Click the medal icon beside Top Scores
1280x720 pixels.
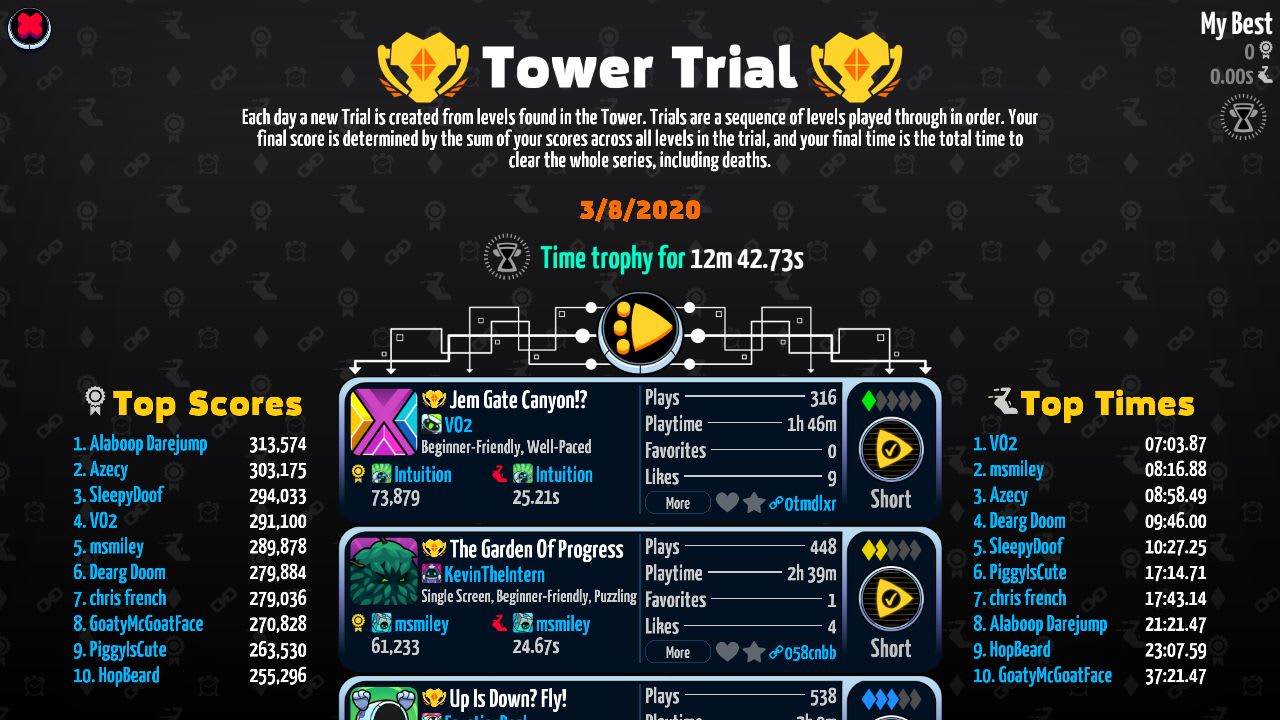click(95, 401)
